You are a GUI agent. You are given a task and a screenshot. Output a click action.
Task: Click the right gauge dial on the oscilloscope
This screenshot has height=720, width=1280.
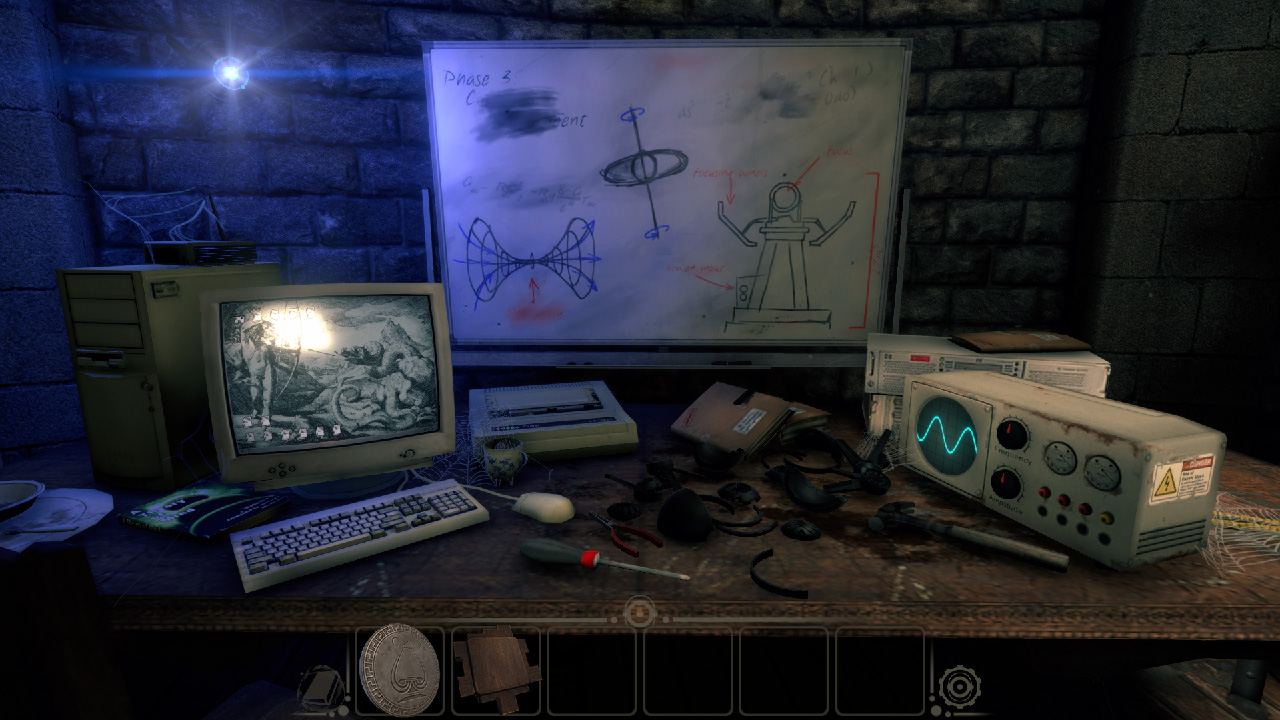point(1100,473)
